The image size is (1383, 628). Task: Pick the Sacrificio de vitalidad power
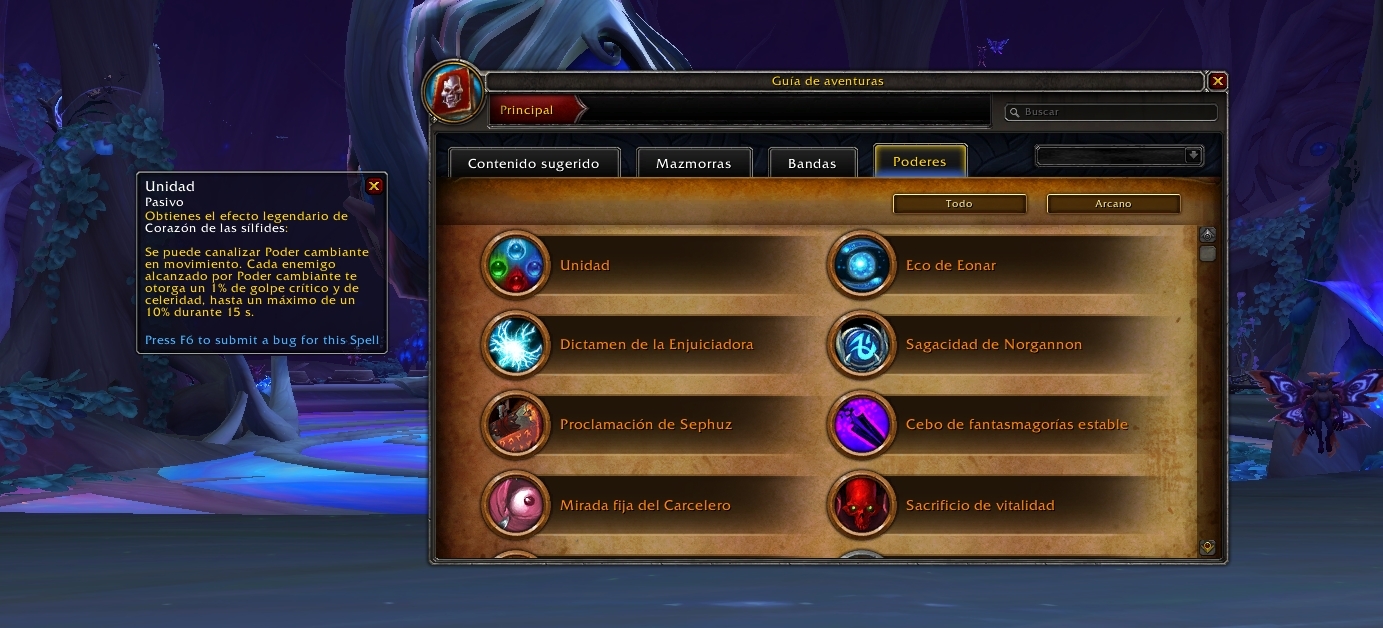979,505
